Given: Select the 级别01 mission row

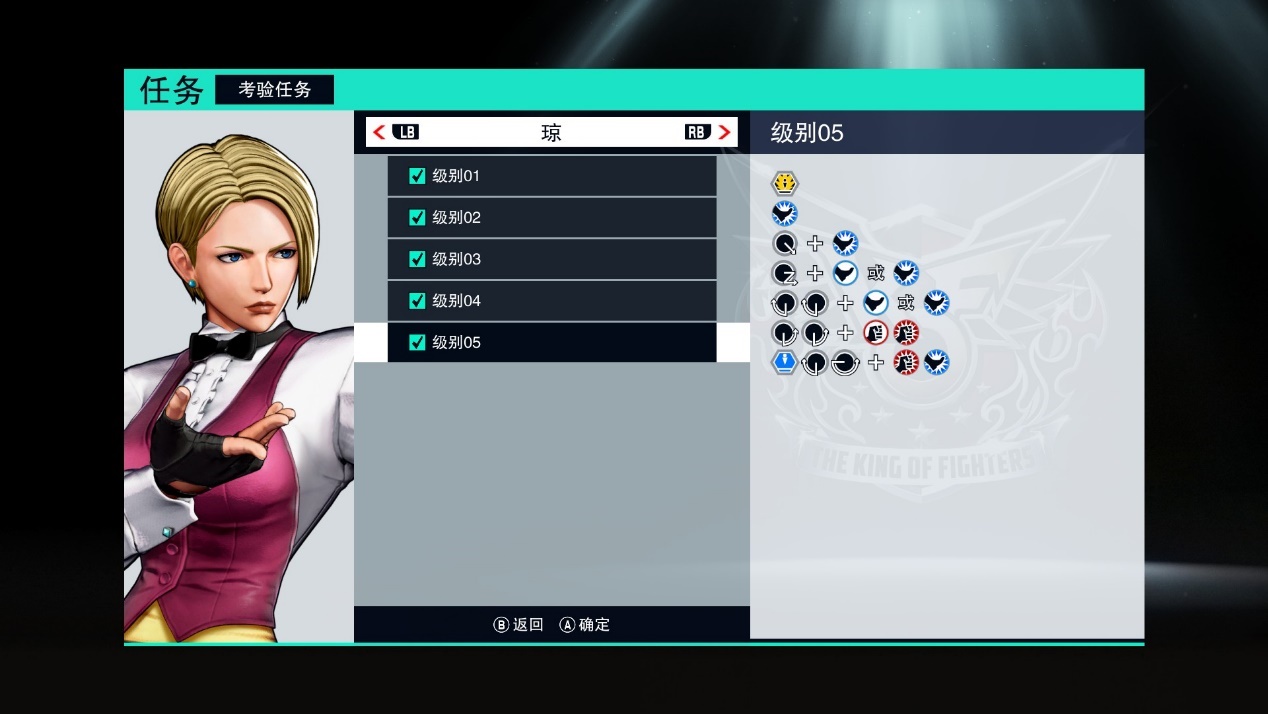Looking at the screenshot, I should [551, 176].
